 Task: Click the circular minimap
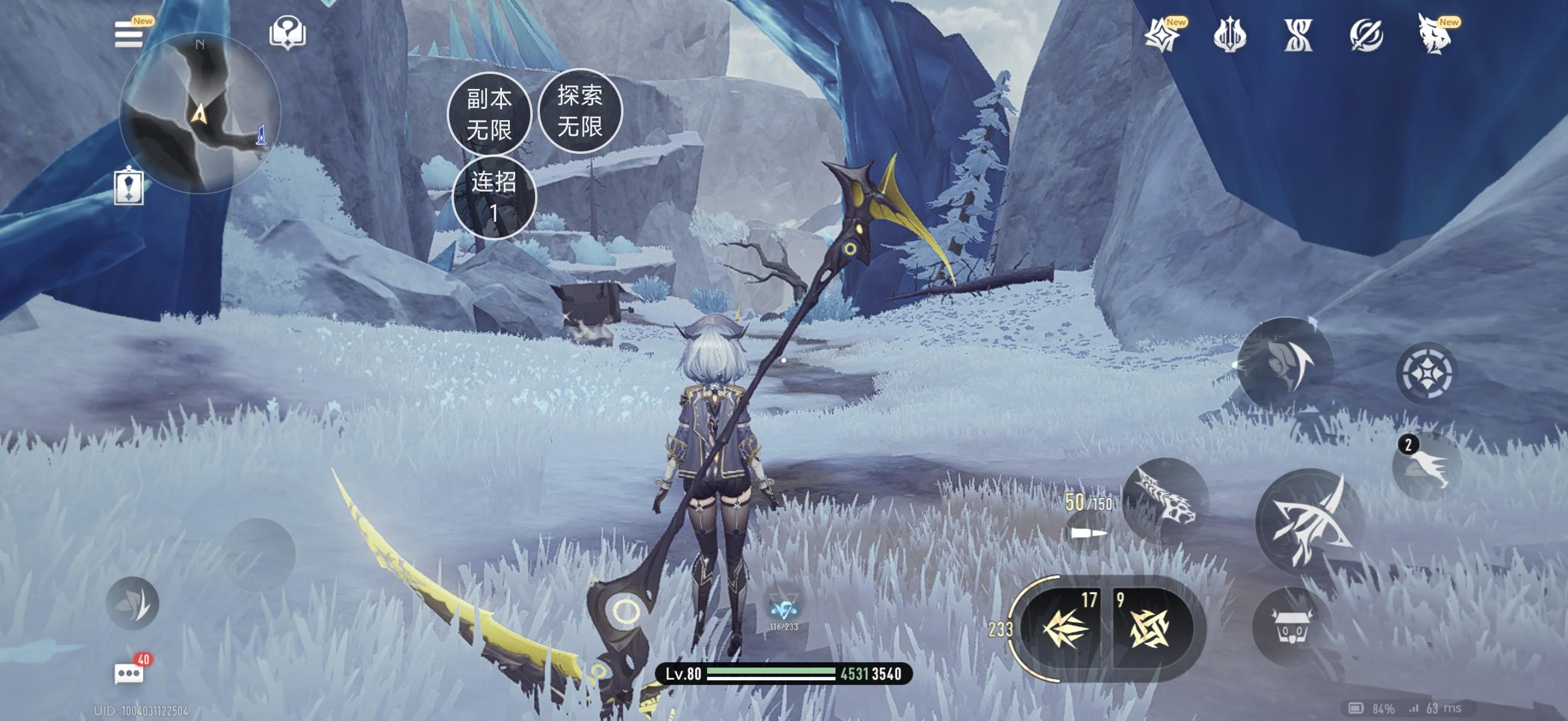[200, 112]
